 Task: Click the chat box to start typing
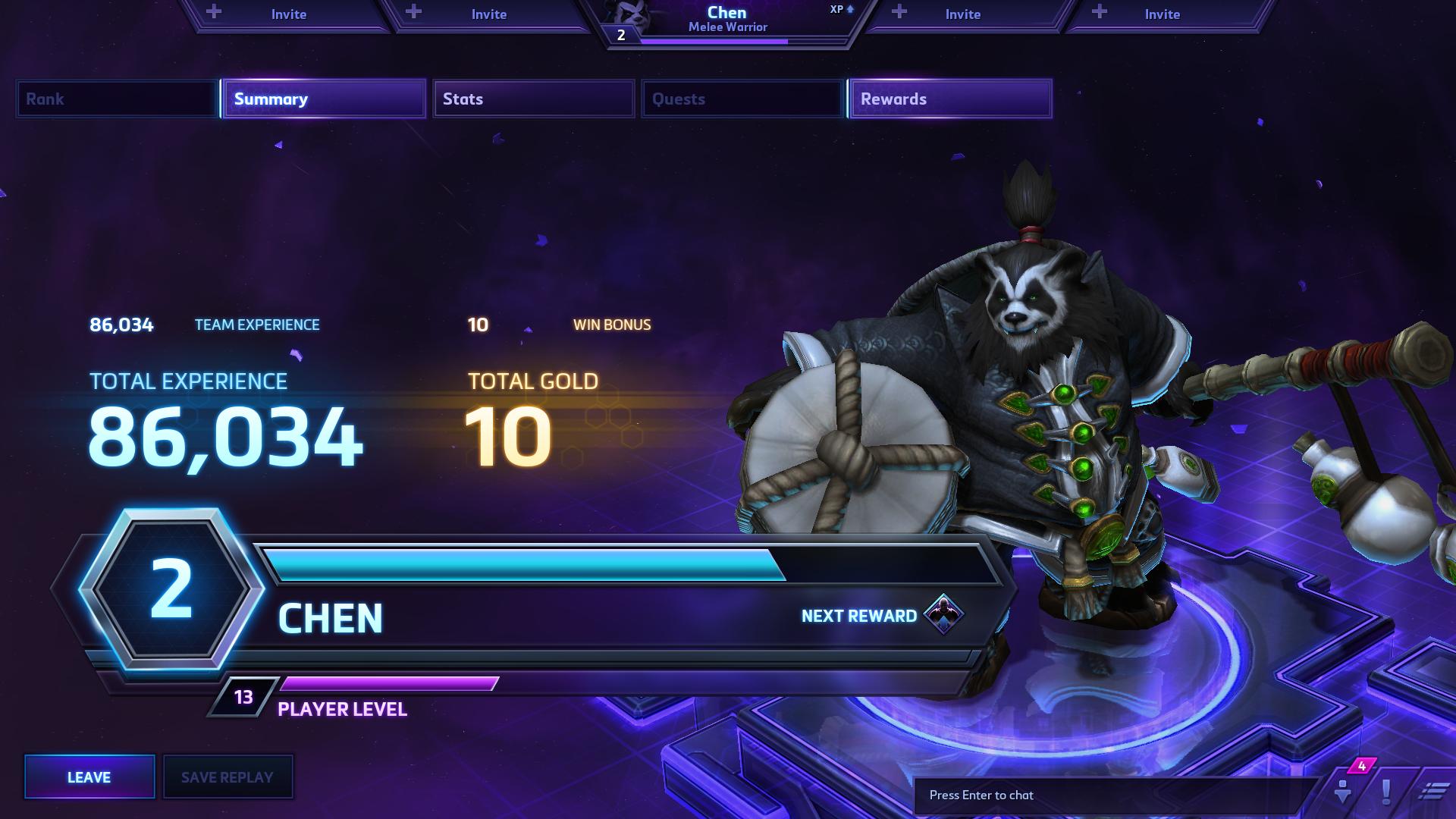(1115, 795)
